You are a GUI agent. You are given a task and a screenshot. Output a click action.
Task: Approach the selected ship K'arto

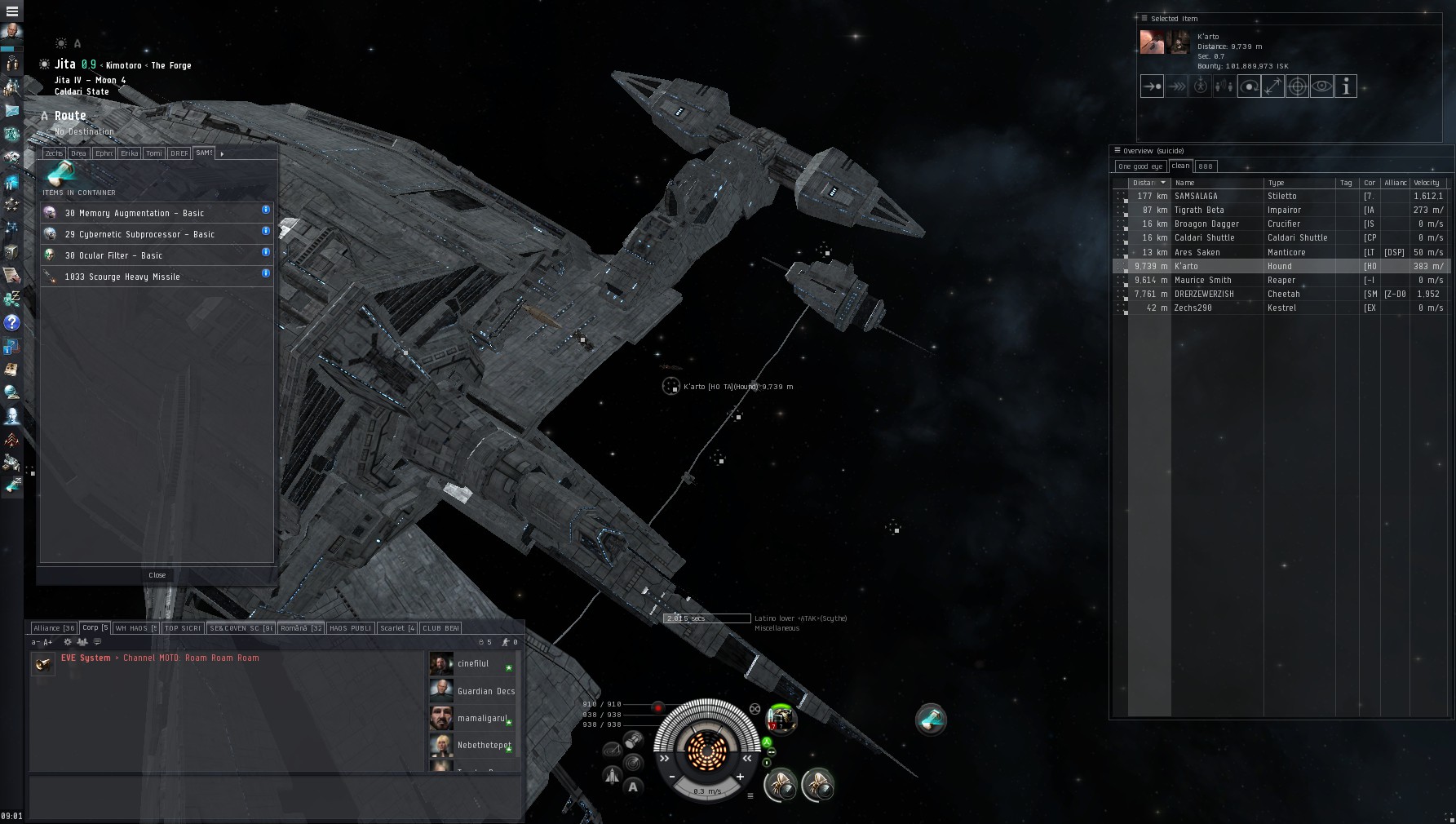pos(1152,86)
